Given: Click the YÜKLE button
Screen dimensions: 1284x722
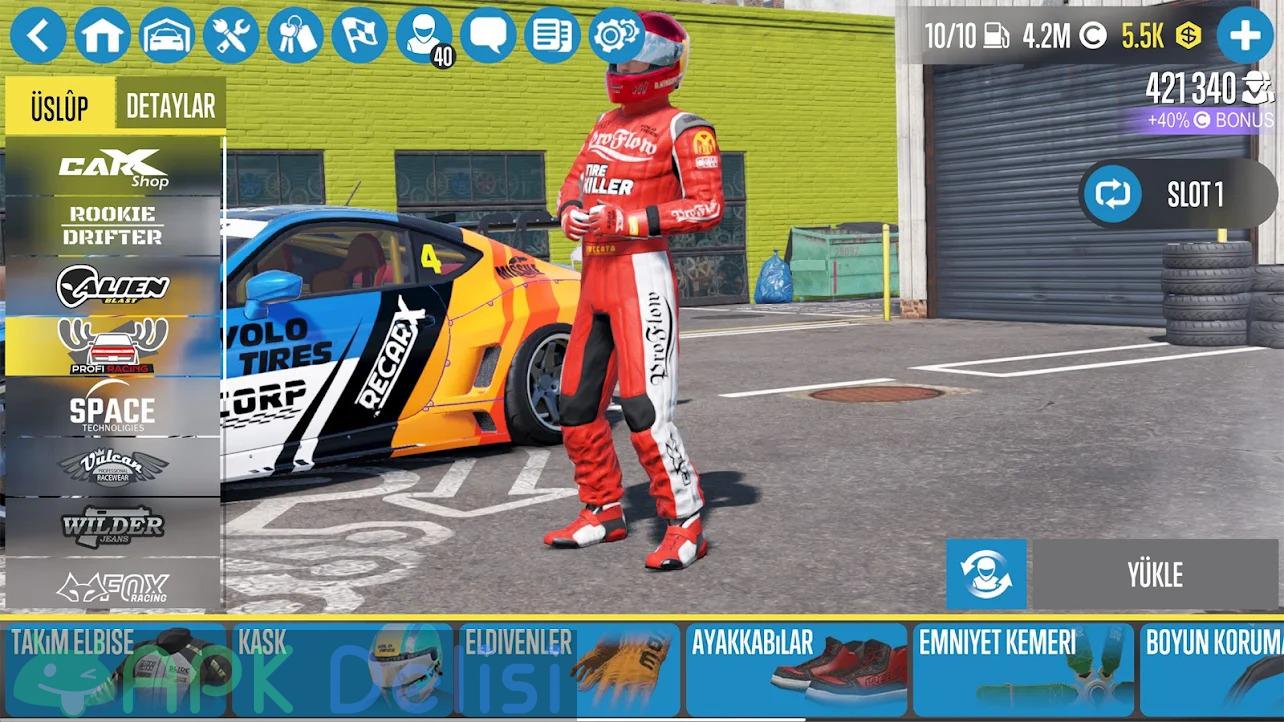Looking at the screenshot, I should (1155, 575).
